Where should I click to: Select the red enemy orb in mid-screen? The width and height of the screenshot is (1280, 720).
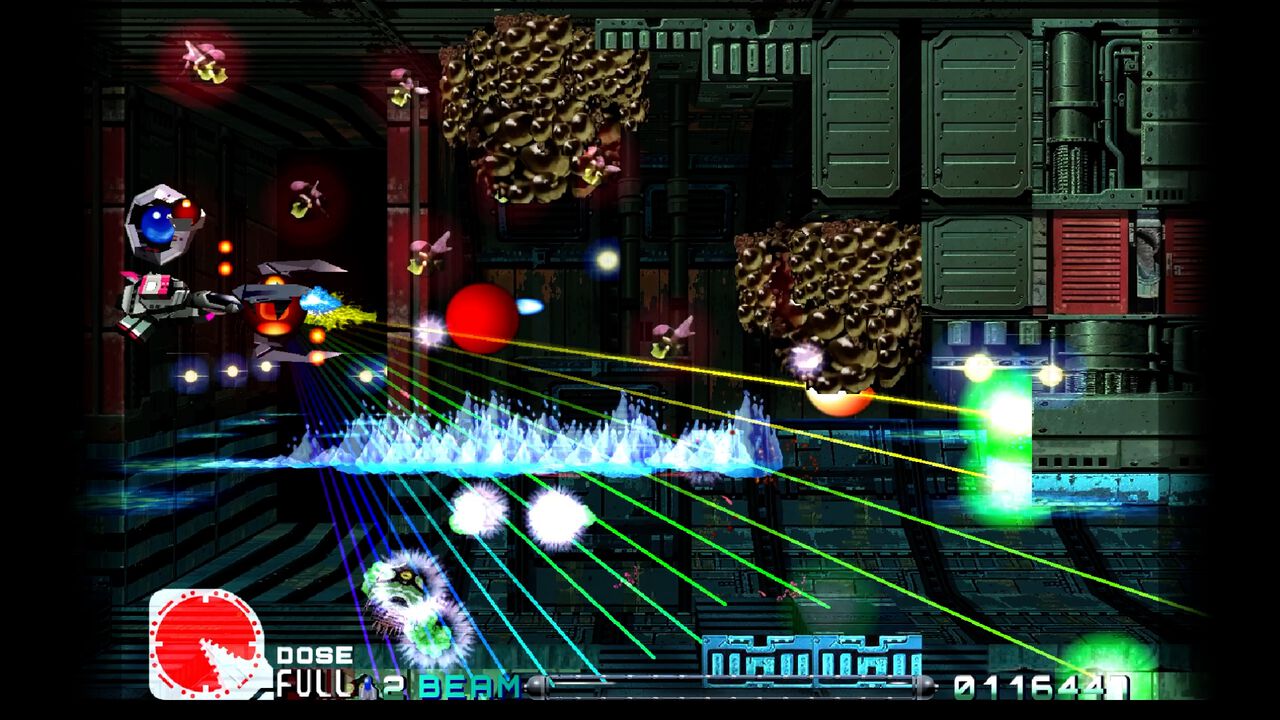(480, 317)
